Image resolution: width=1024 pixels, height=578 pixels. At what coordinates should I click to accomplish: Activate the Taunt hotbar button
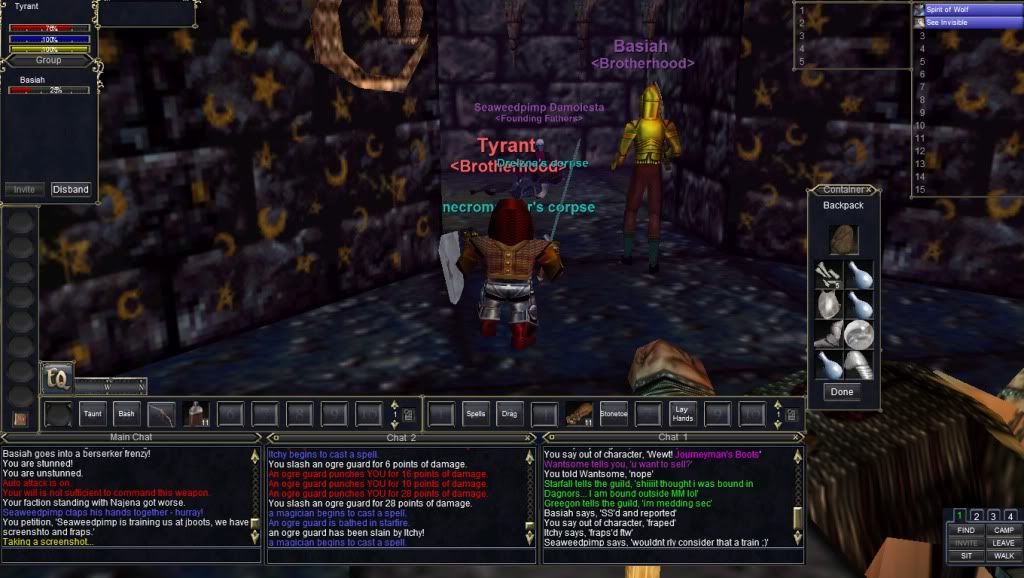click(92, 412)
